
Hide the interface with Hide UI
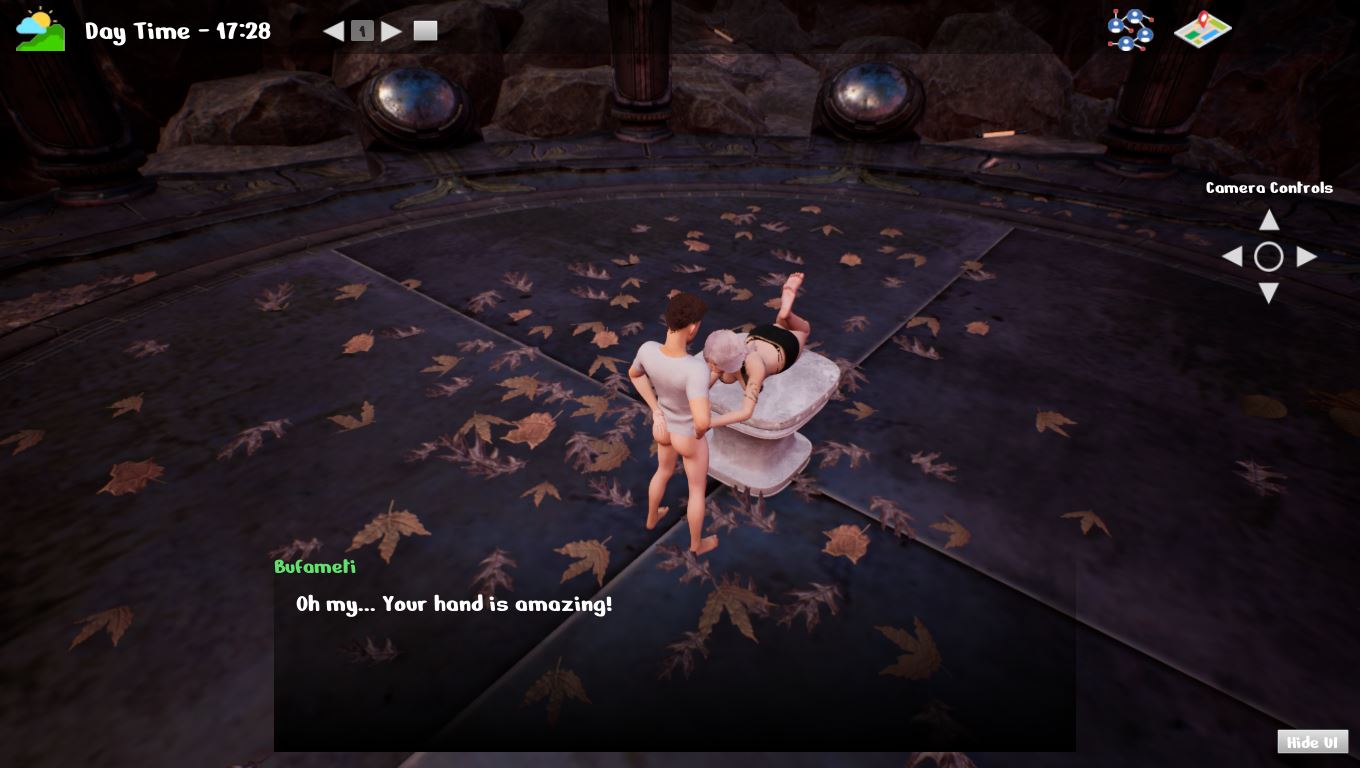(x=1312, y=742)
